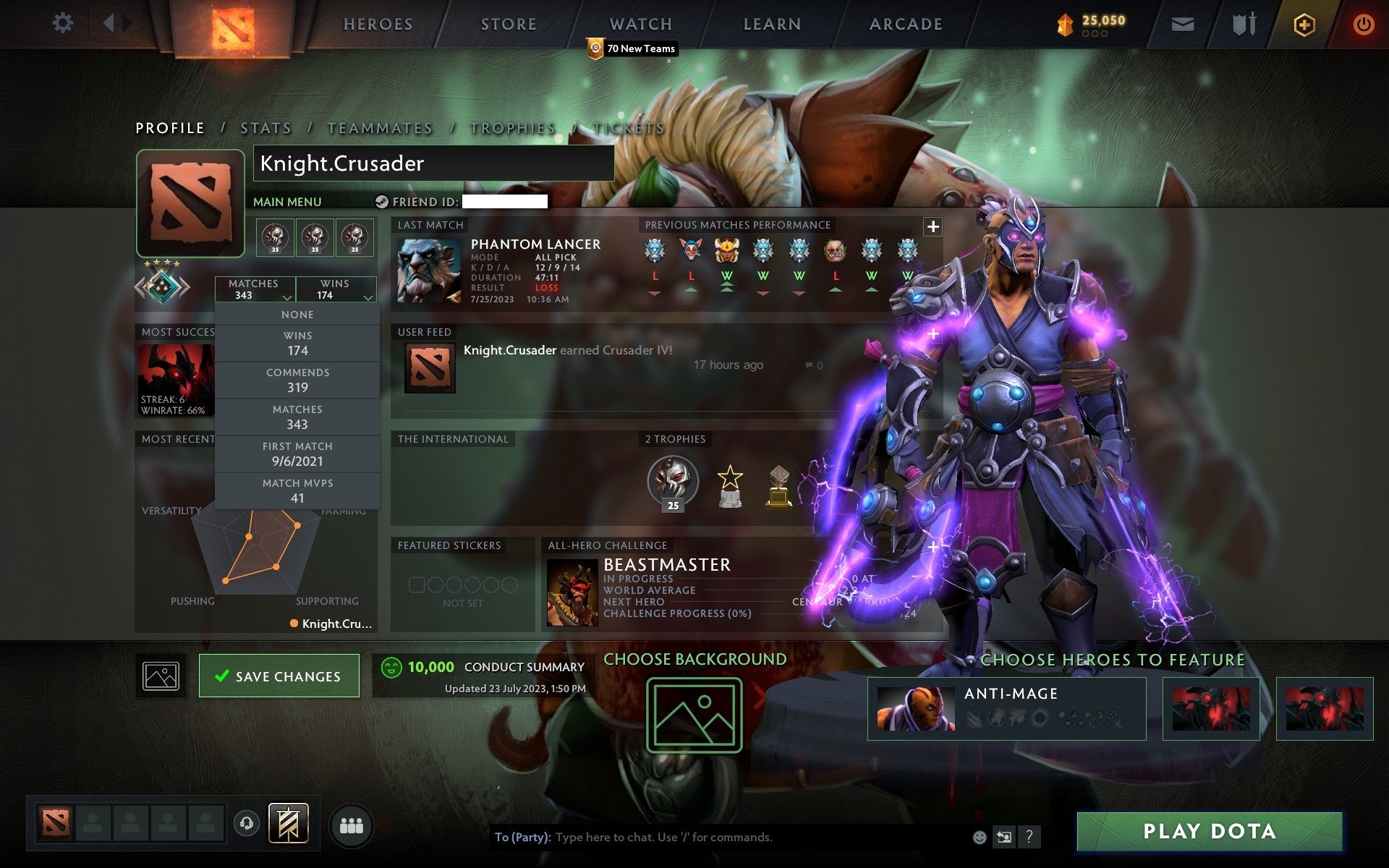Click the guild banner icon in the party bar
Screen dimensions: 1389x868
point(288,823)
